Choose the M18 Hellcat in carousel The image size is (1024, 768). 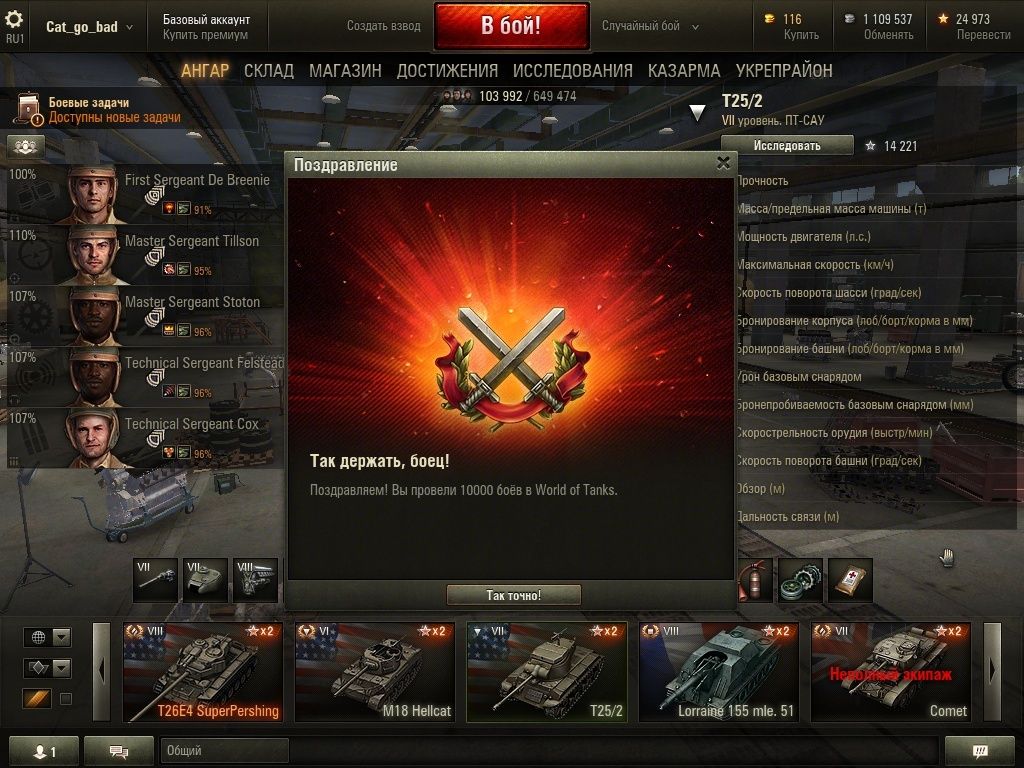pyautogui.click(x=374, y=672)
